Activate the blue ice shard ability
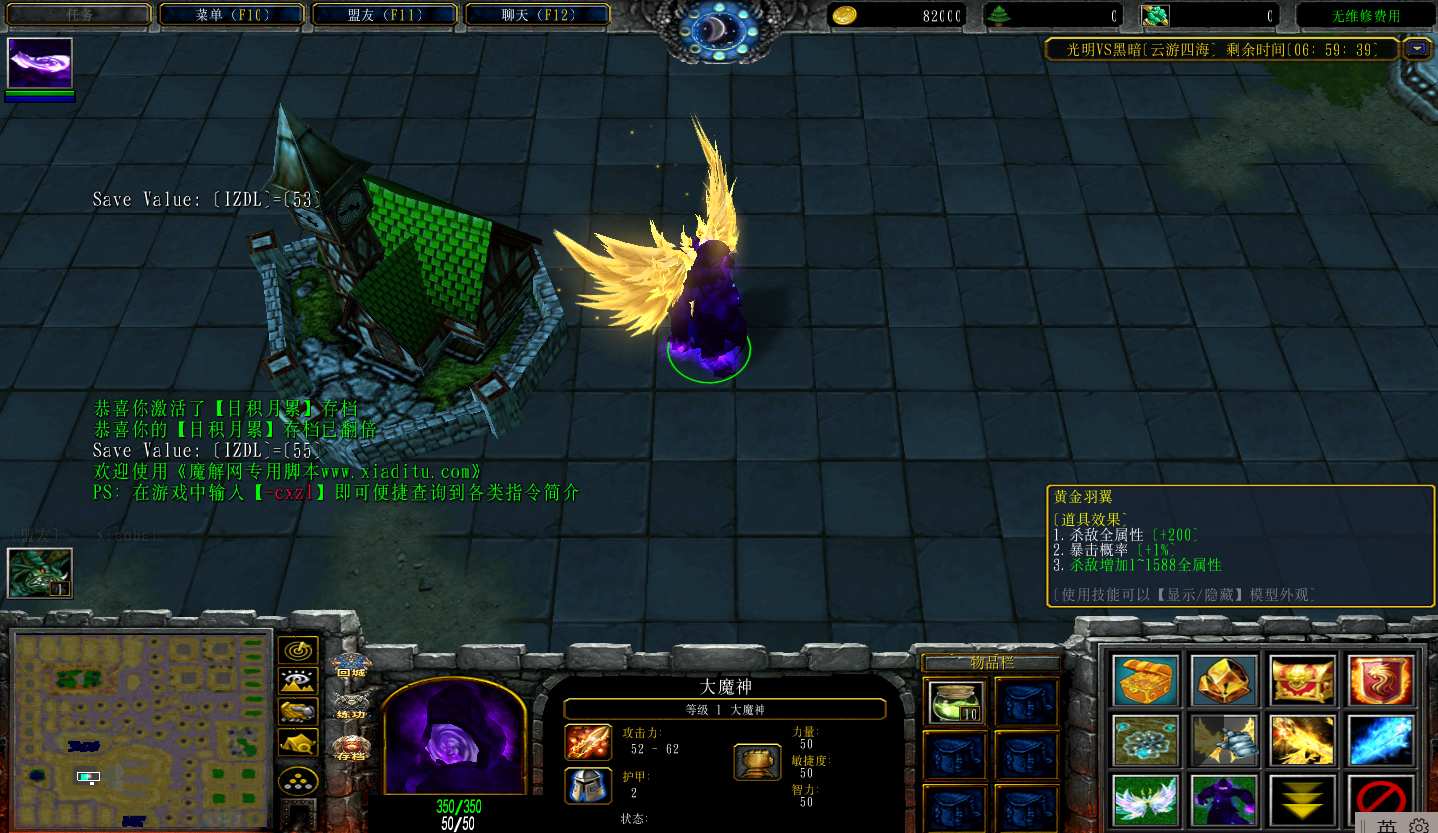This screenshot has width=1438, height=833. tap(1381, 740)
